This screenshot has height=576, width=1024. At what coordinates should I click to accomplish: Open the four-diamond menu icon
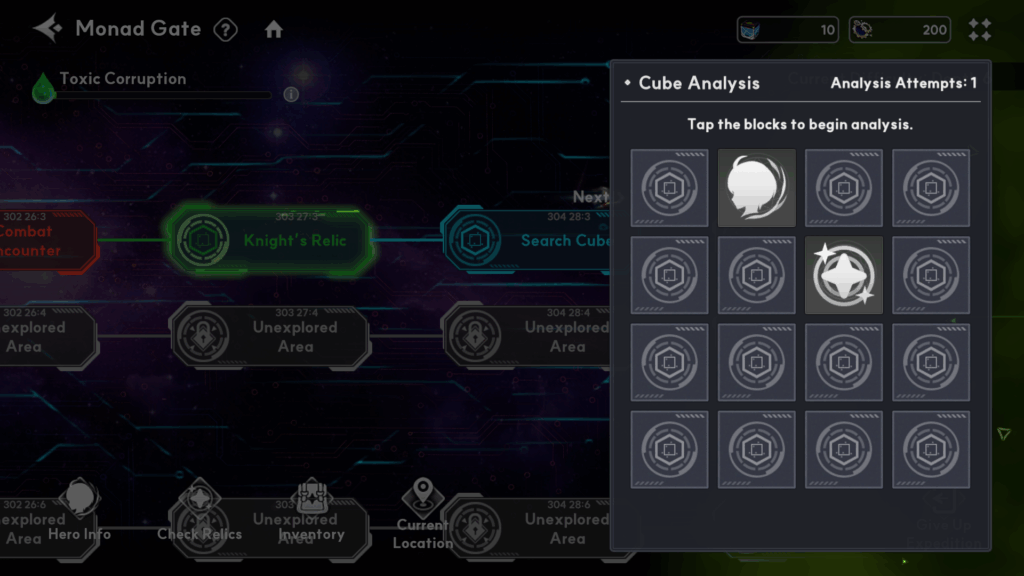980,30
